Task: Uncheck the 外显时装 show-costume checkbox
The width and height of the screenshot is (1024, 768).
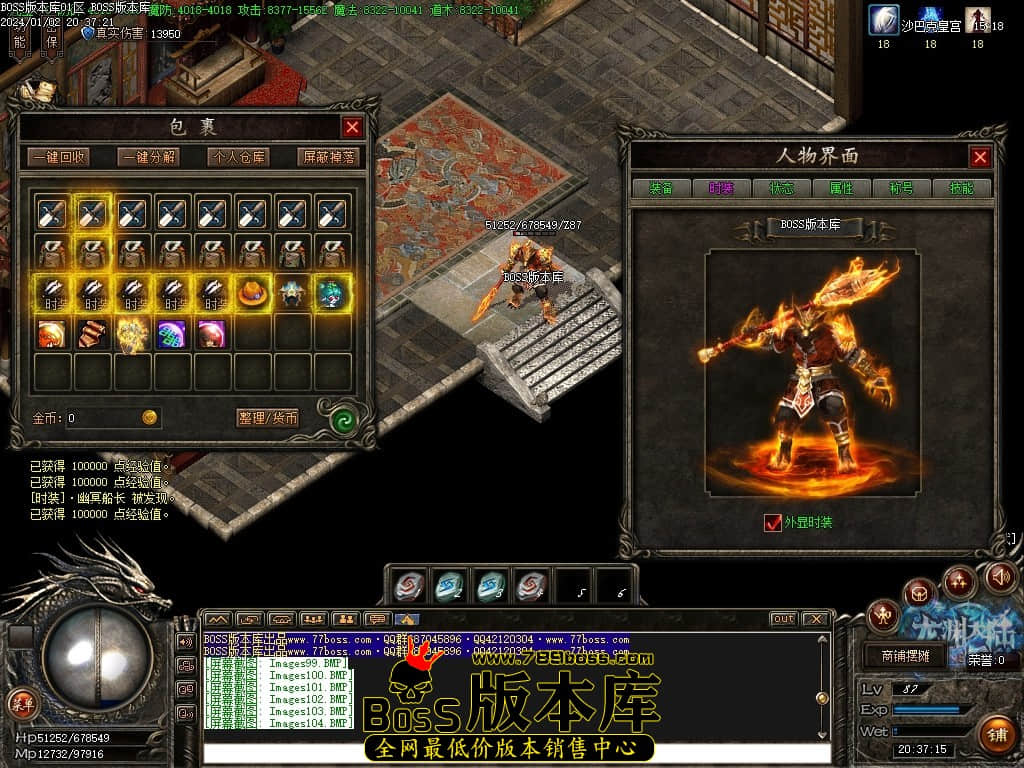Action: [x=772, y=522]
